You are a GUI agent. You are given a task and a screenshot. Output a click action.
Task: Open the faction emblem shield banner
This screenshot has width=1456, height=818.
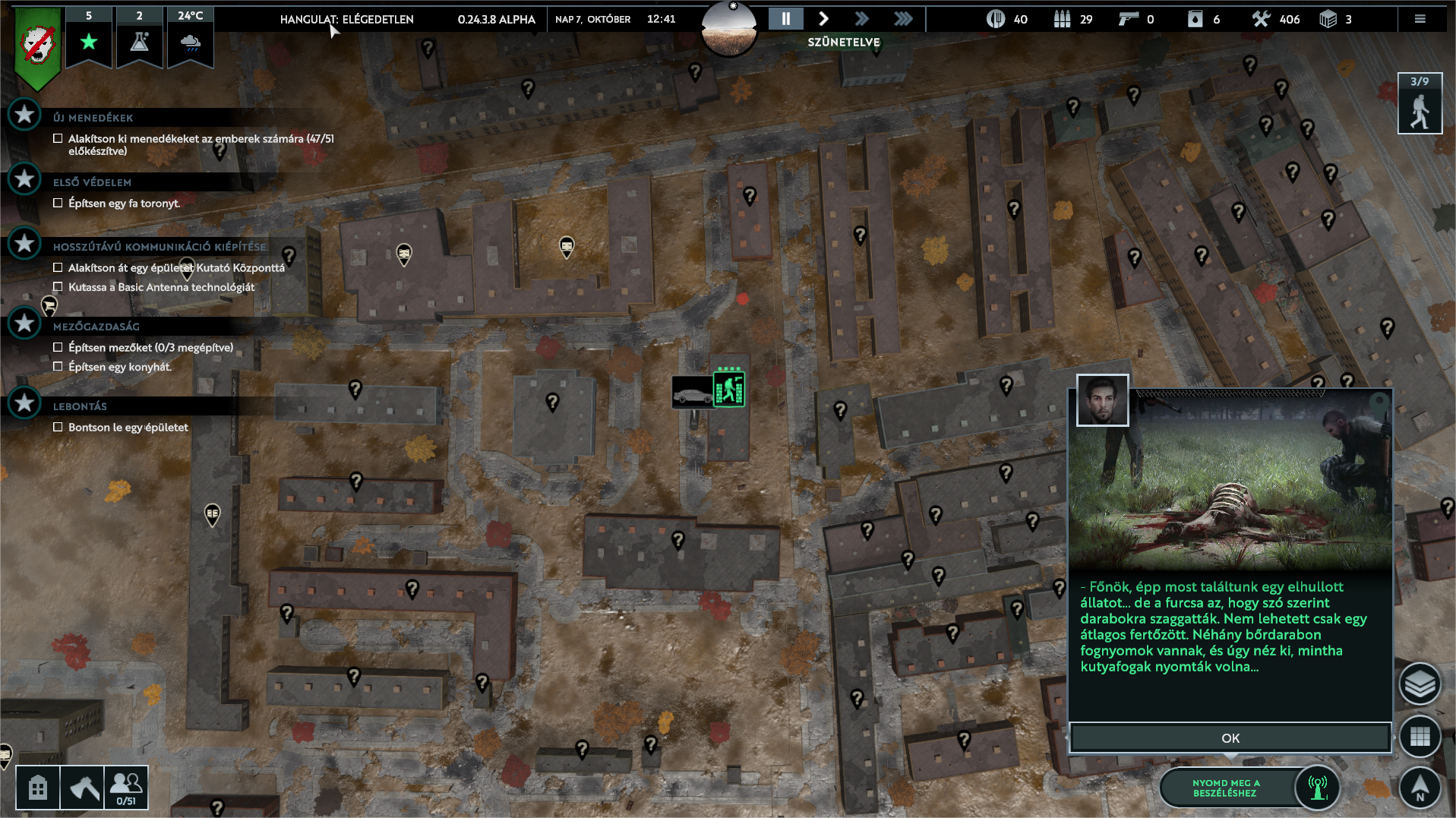[x=37, y=46]
